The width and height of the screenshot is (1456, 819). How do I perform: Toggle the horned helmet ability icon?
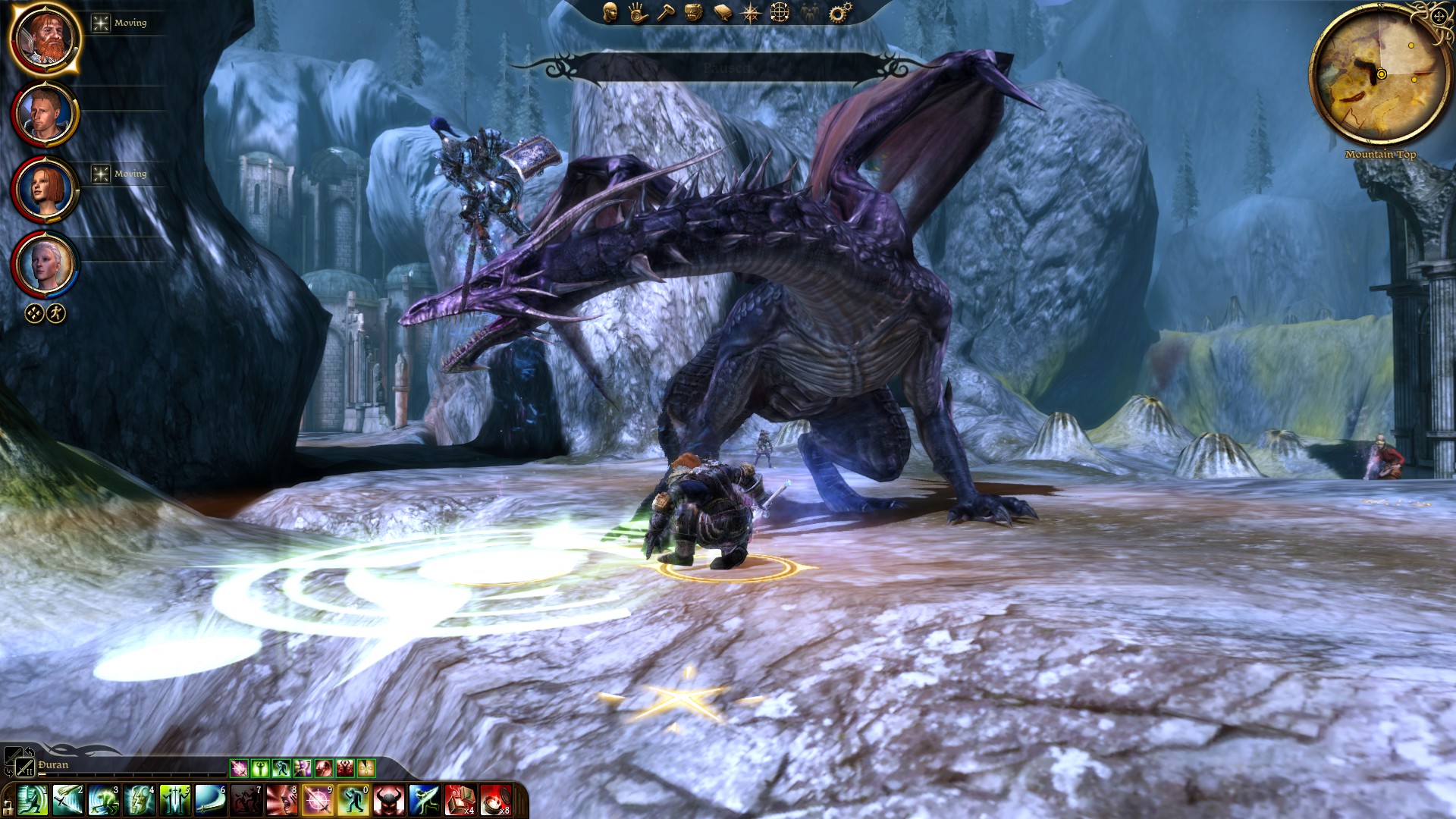tap(388, 801)
